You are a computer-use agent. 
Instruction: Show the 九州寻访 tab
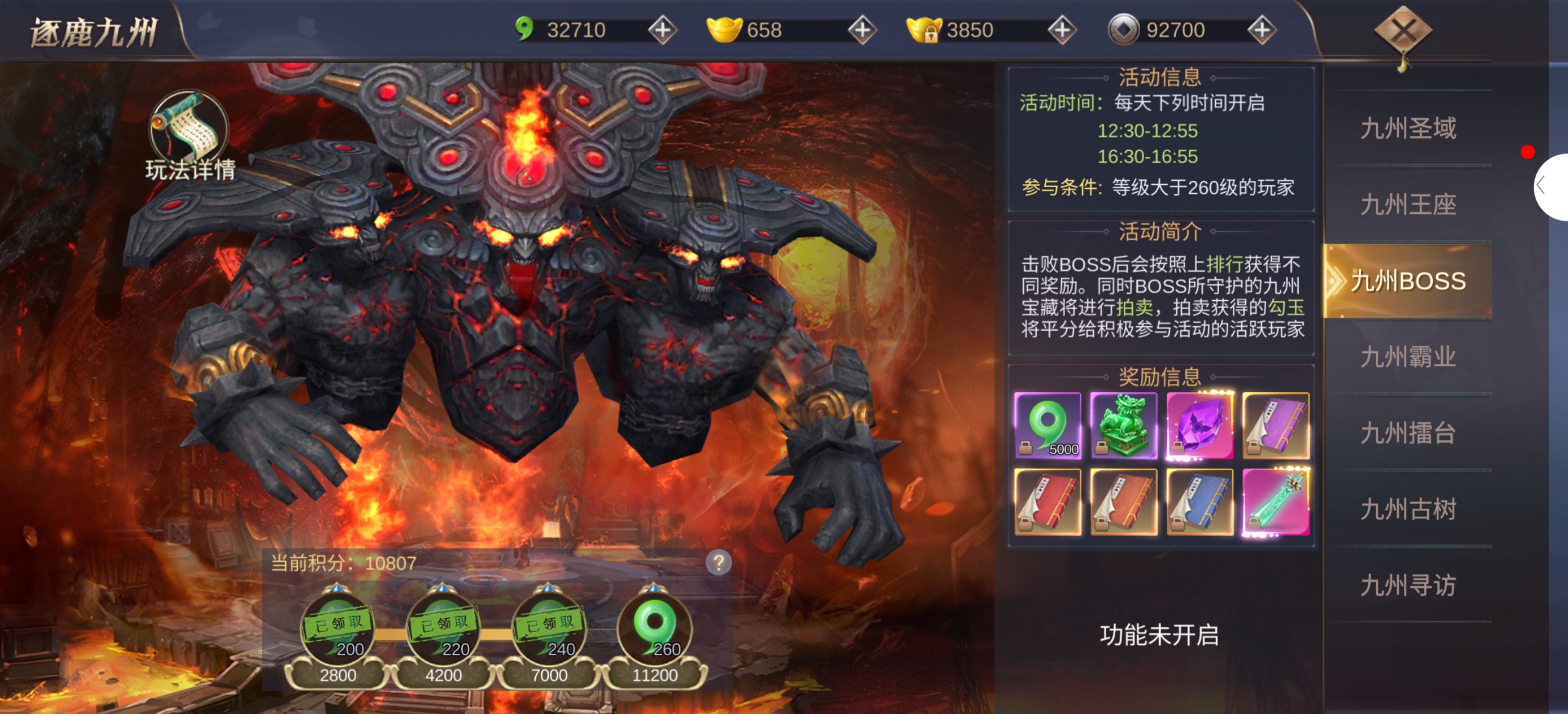pyautogui.click(x=1408, y=586)
